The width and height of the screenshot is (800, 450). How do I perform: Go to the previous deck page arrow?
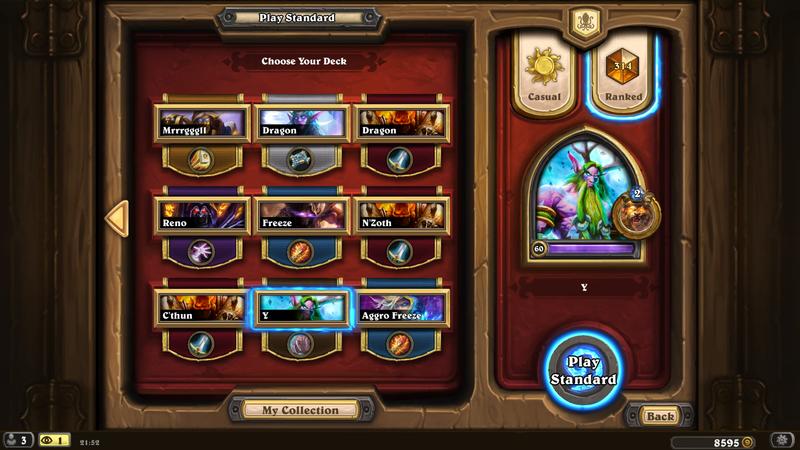[117, 219]
